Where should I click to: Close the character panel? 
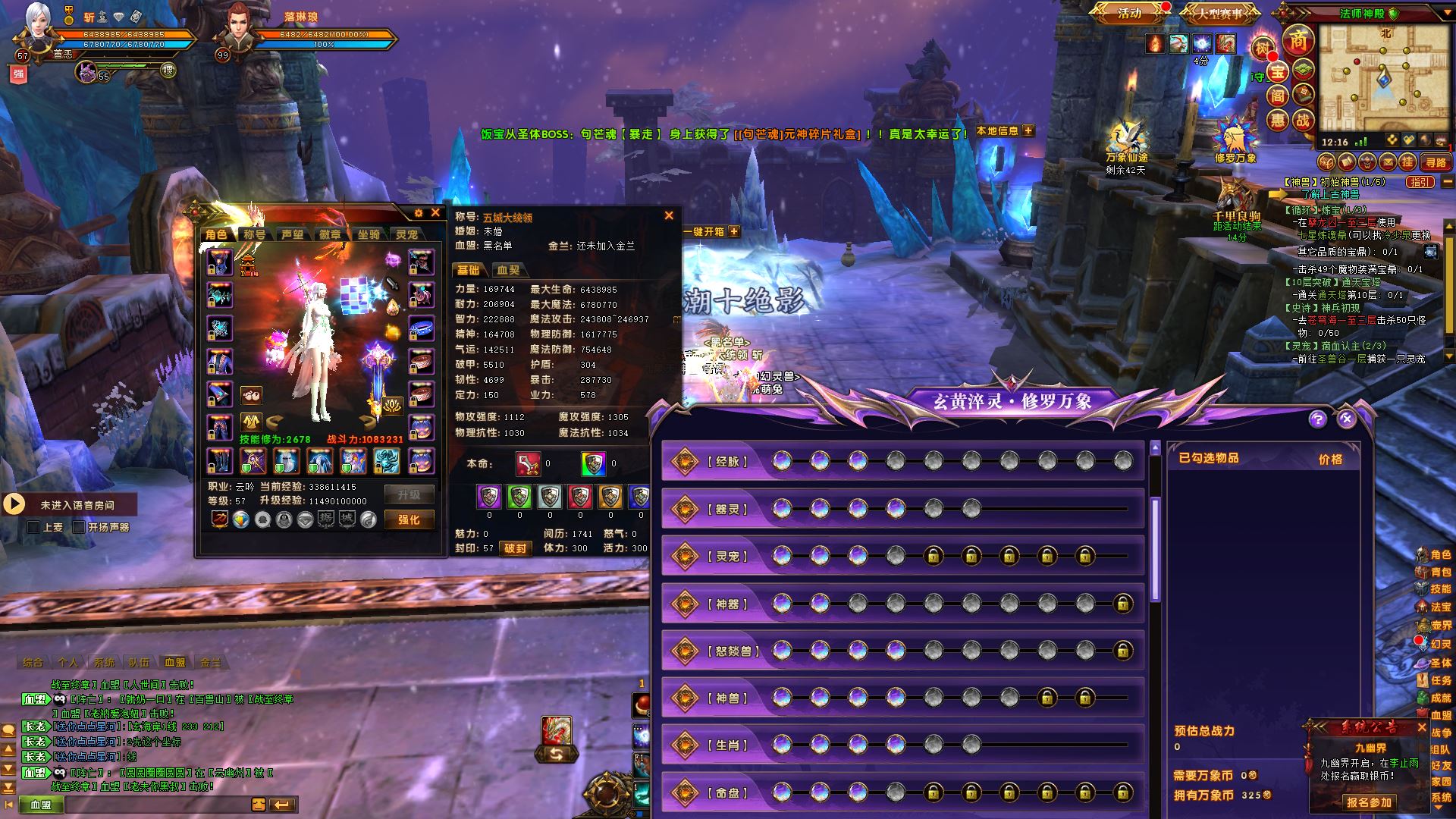pyautogui.click(x=435, y=213)
